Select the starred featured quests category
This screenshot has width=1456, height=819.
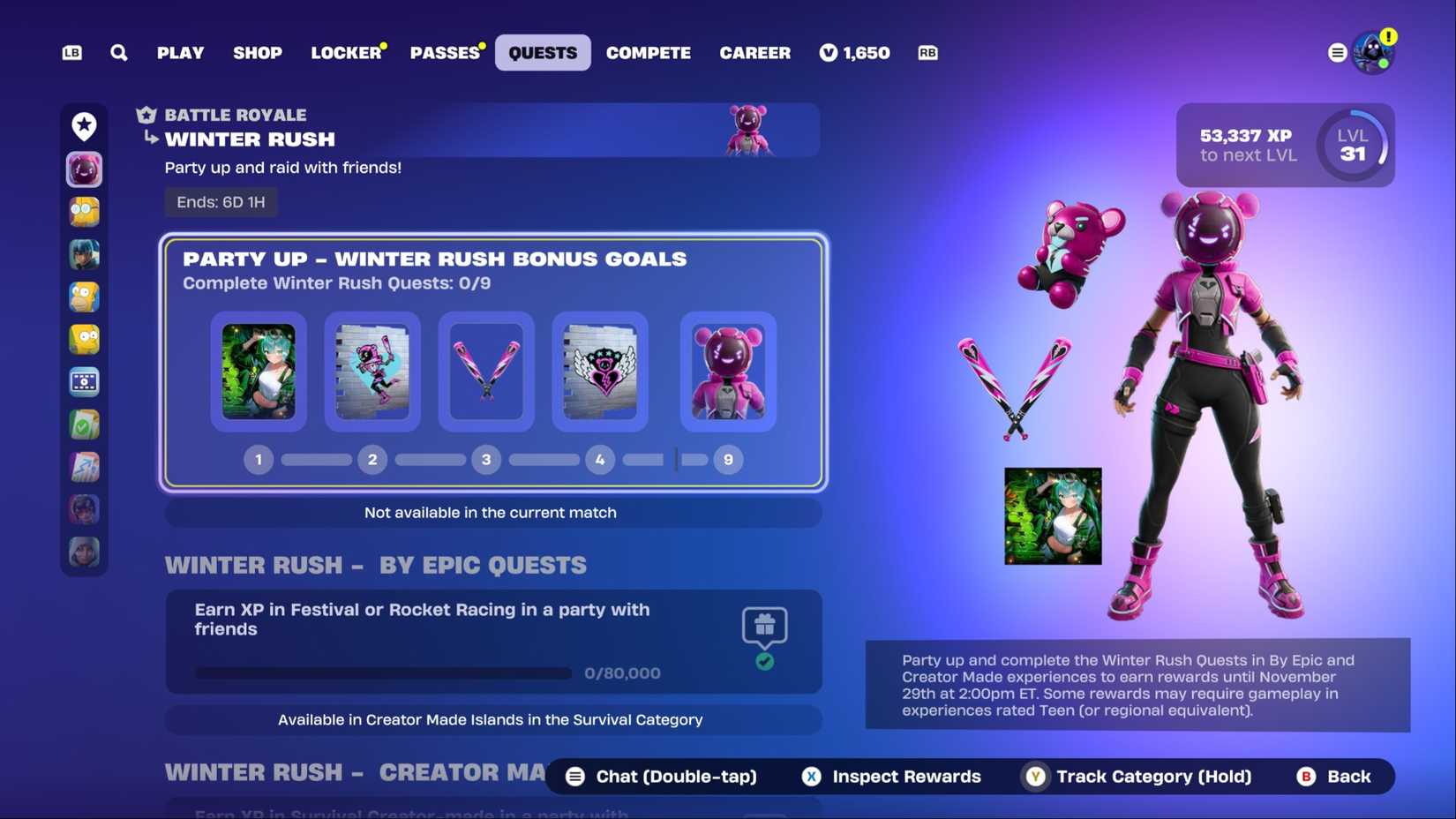coord(84,126)
